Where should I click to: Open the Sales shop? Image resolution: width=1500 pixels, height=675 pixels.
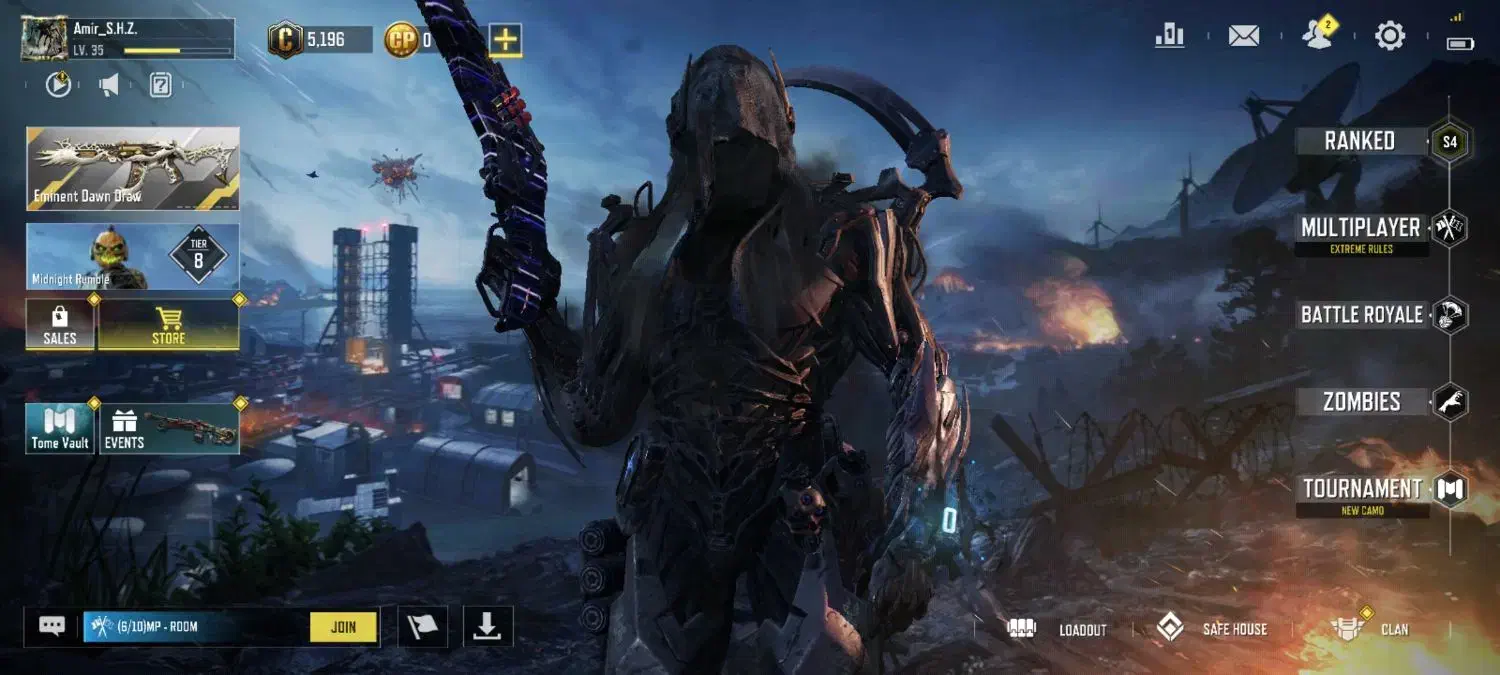pyautogui.click(x=60, y=325)
